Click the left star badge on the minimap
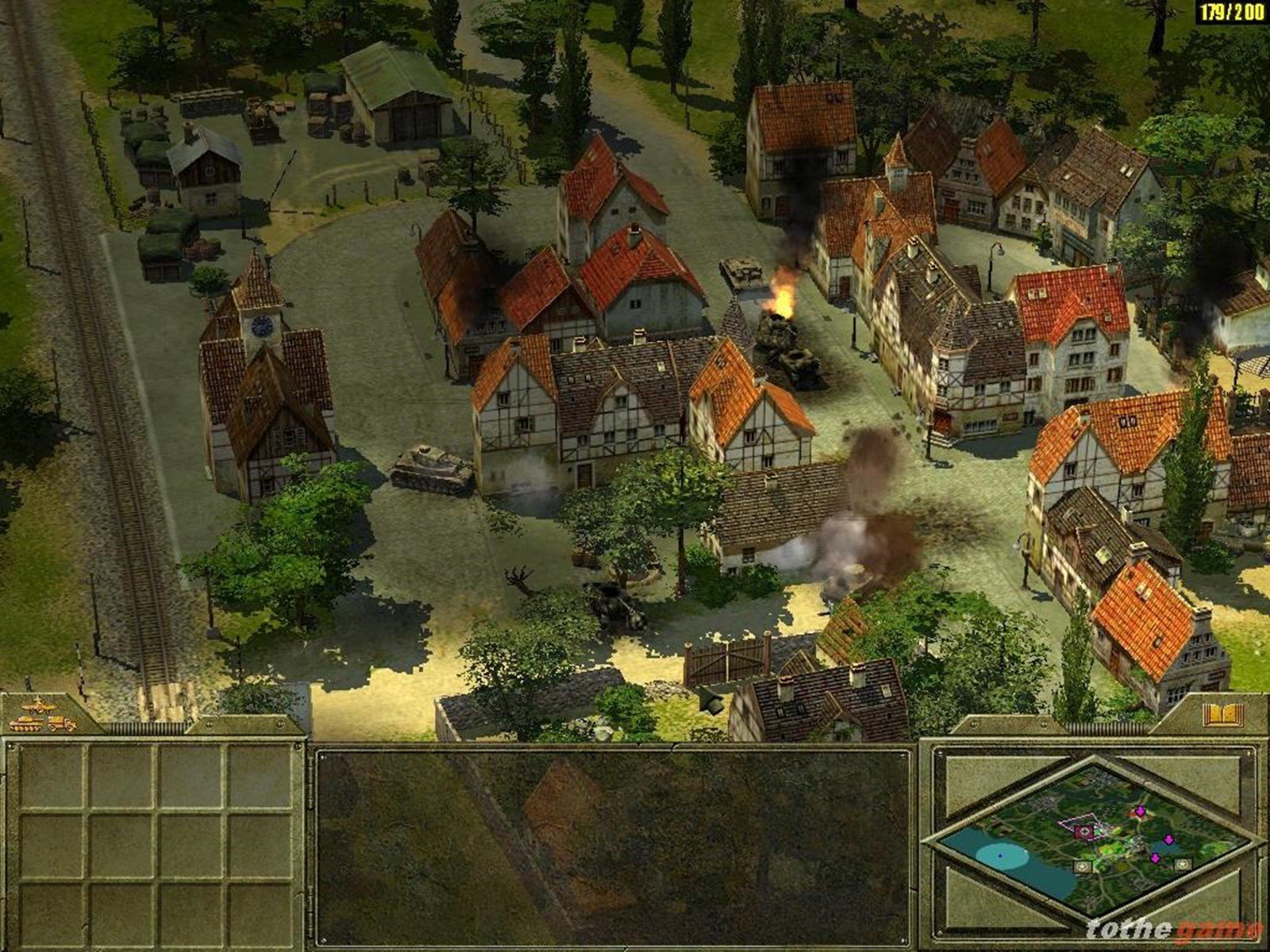This screenshot has width=1270, height=952. tap(1083, 866)
